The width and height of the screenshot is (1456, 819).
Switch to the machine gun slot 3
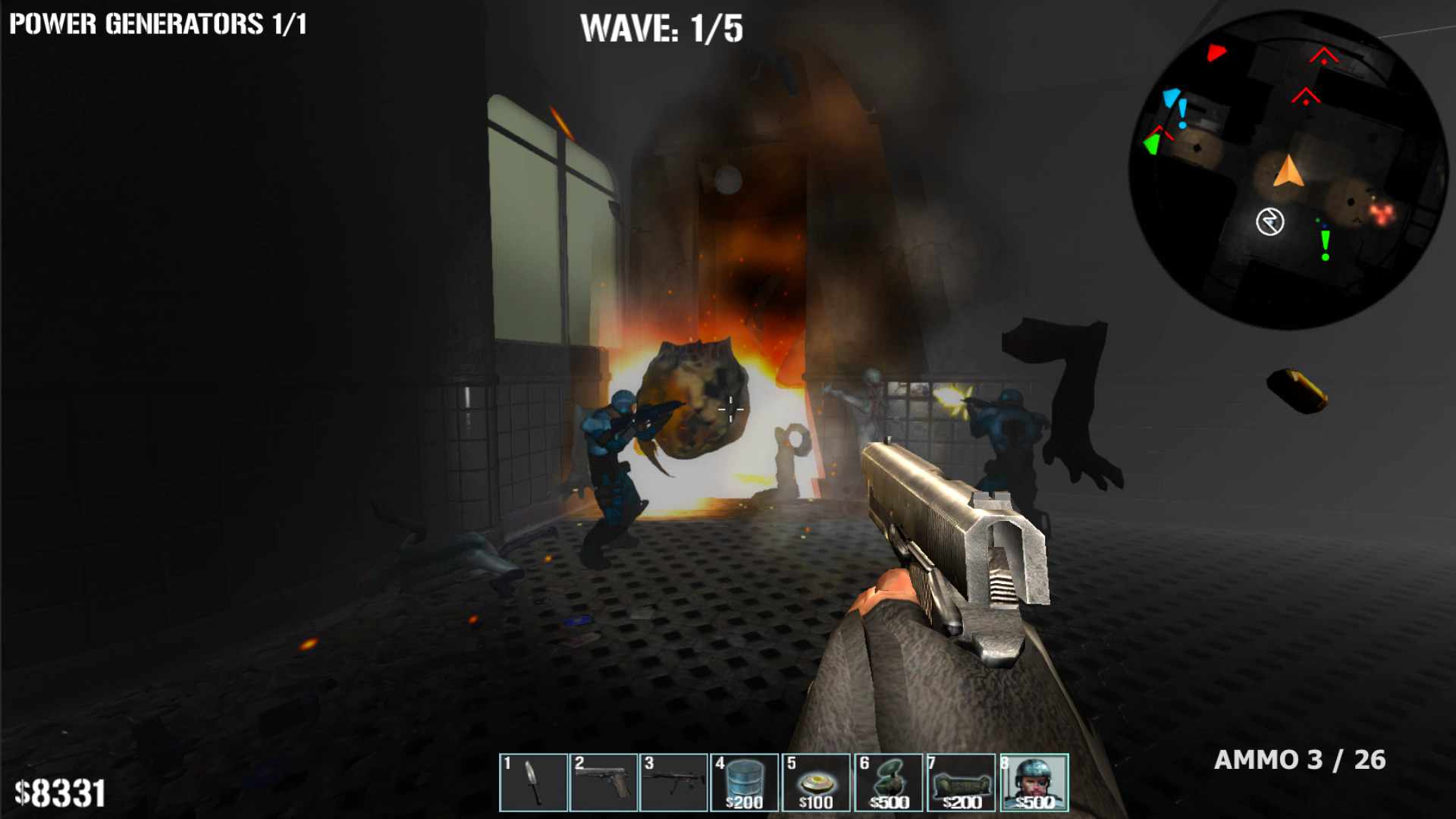[674, 783]
